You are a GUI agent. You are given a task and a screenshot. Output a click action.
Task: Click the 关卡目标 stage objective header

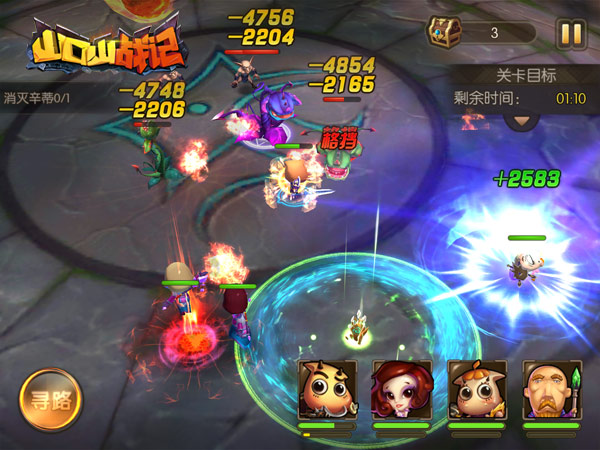tap(526, 75)
